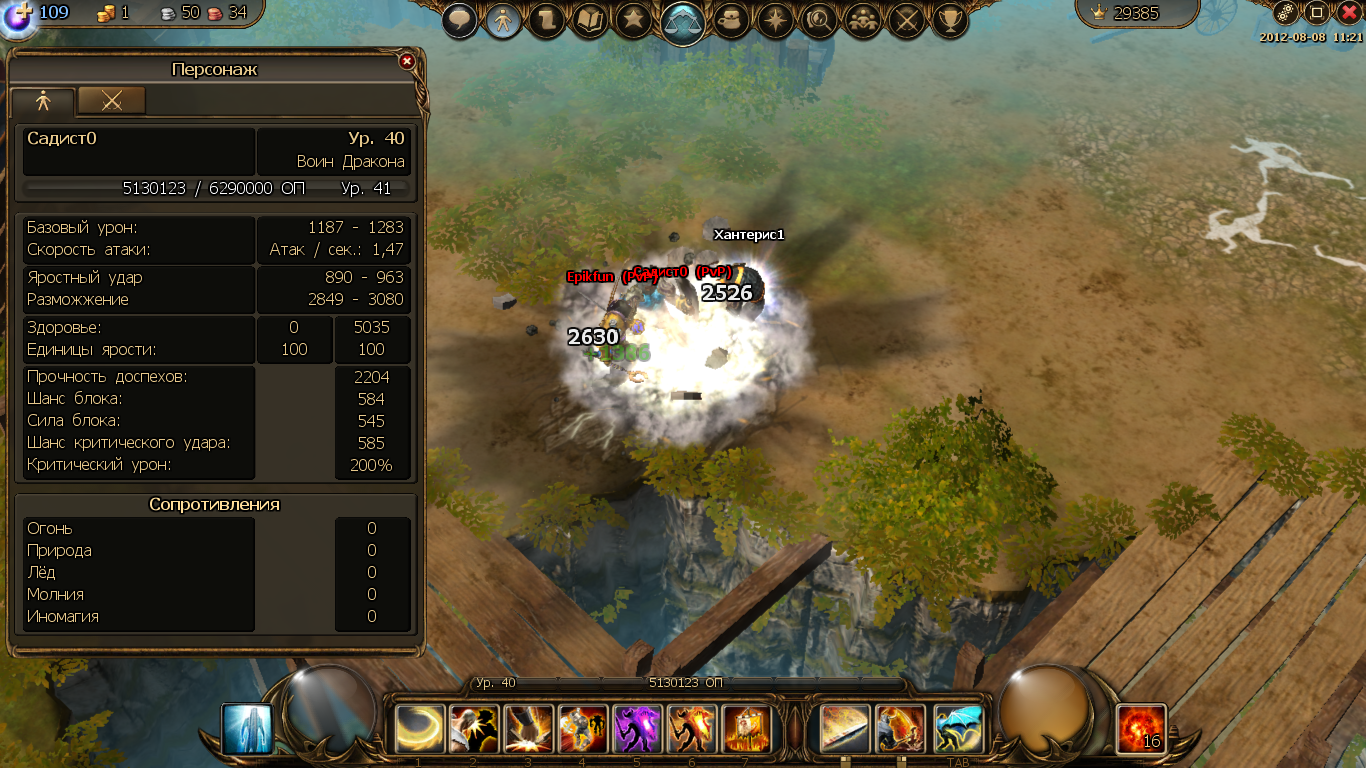Open the gears settings button
This screenshot has height=768, width=1366.
(x=1287, y=13)
